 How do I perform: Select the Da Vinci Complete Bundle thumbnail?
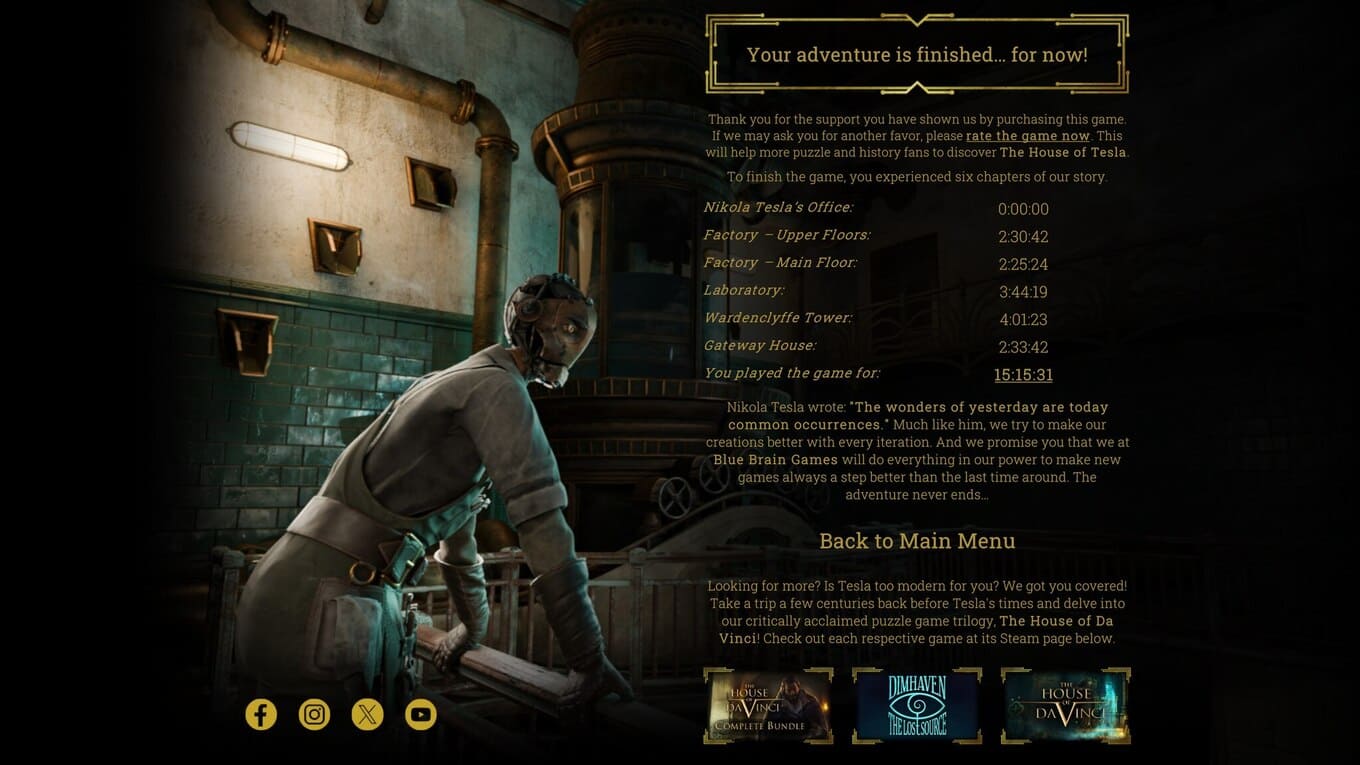(768, 706)
